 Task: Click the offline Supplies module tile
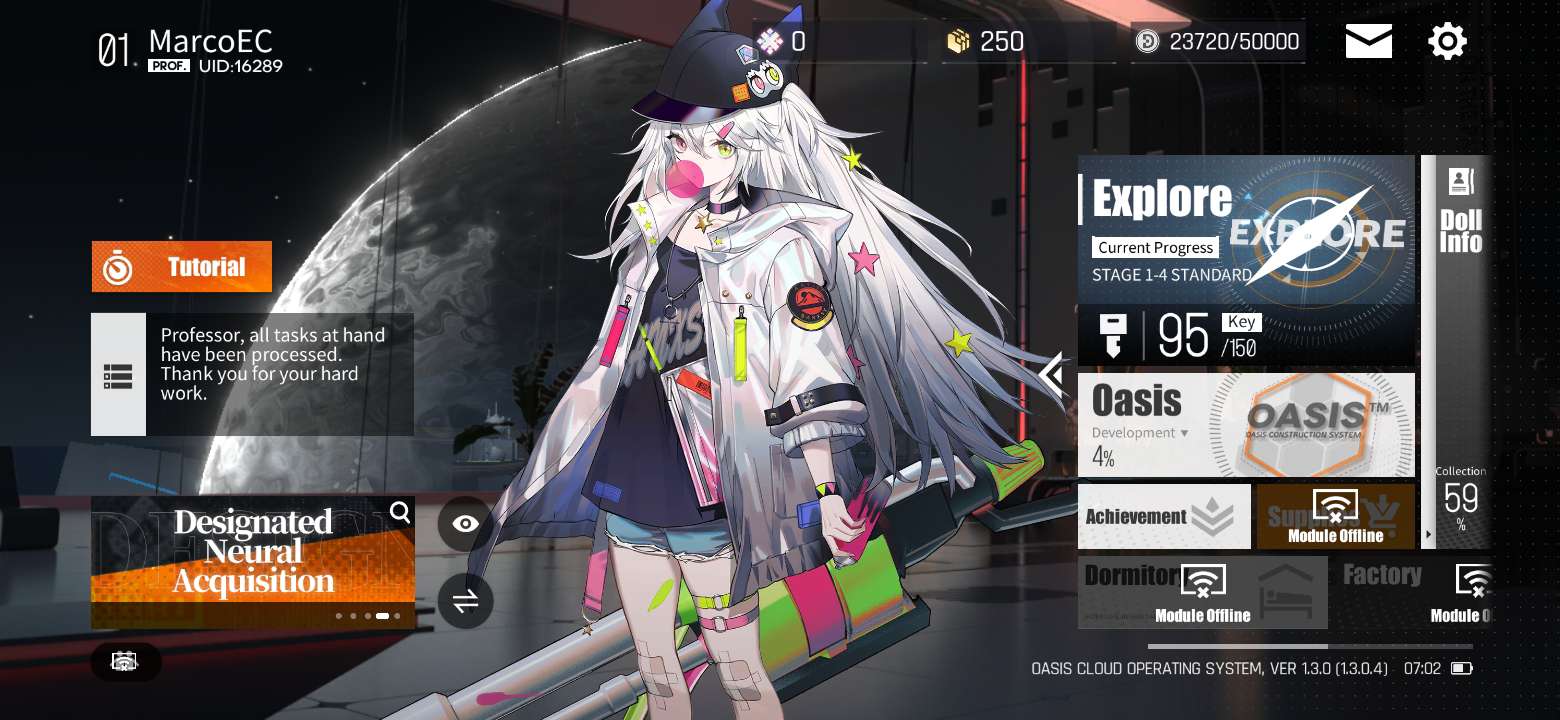[x=1335, y=517]
